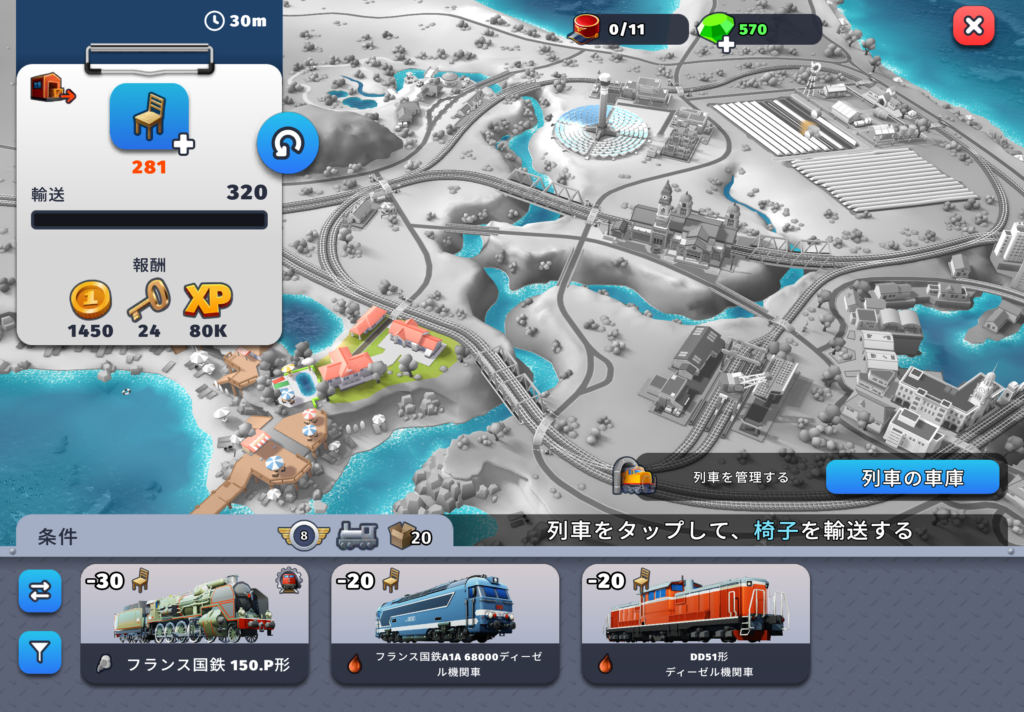Toggle the swap arrows sort button
This screenshot has height=712, width=1024.
pyautogui.click(x=40, y=592)
